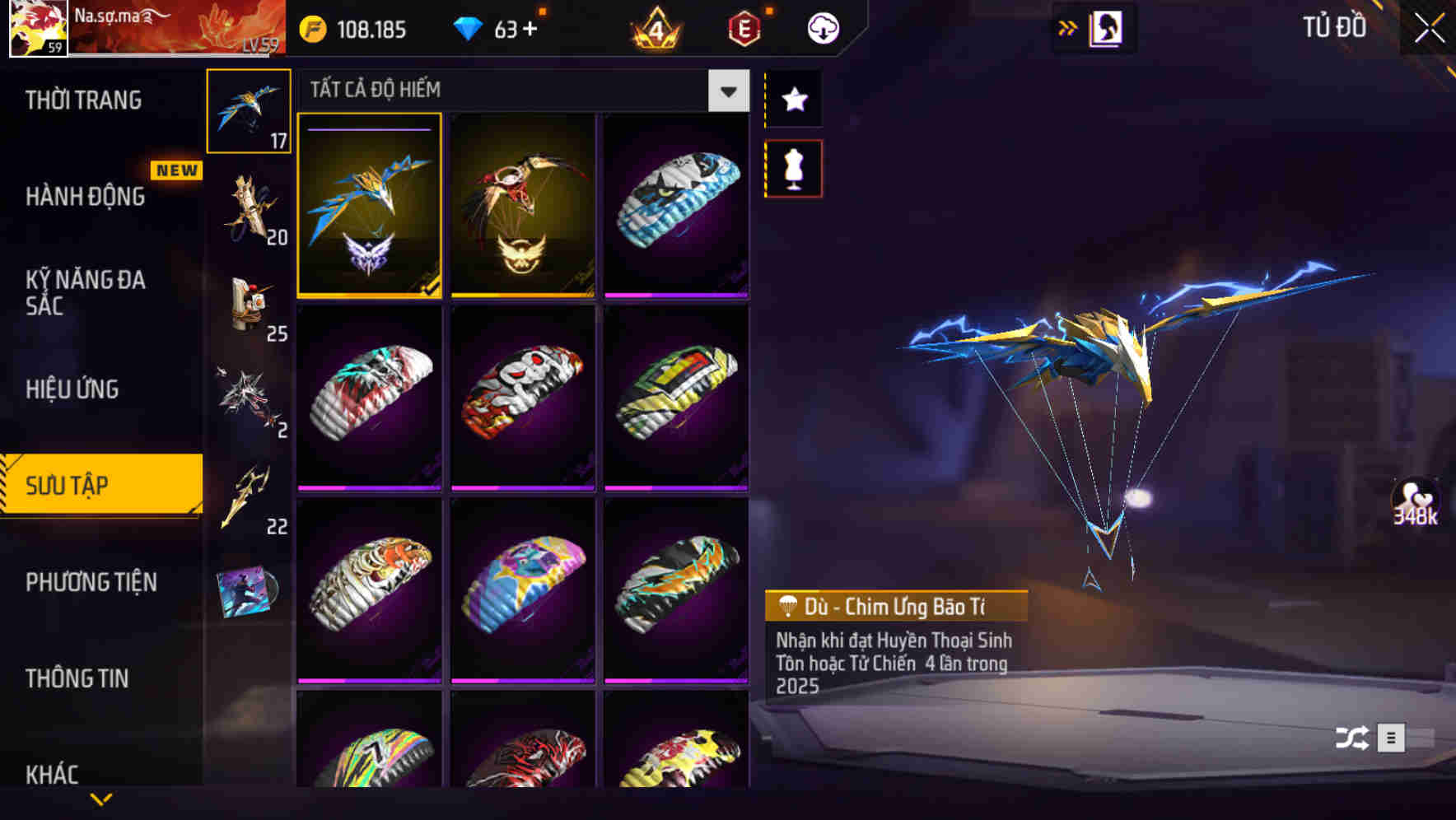This screenshot has width=1456, height=820.
Task: Toggle the mannequin preview mode
Action: pos(793,166)
